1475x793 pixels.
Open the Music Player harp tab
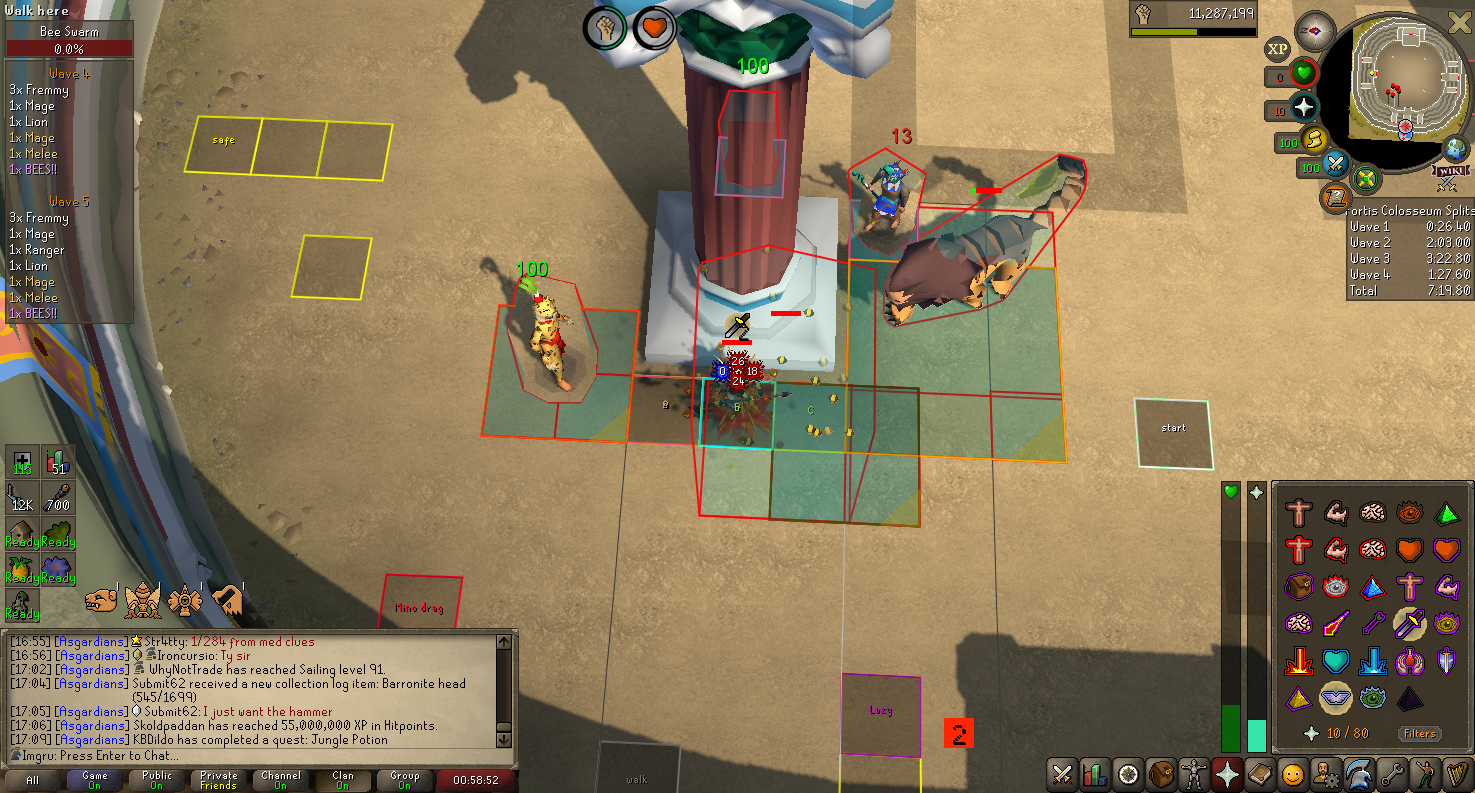tap(1456, 775)
